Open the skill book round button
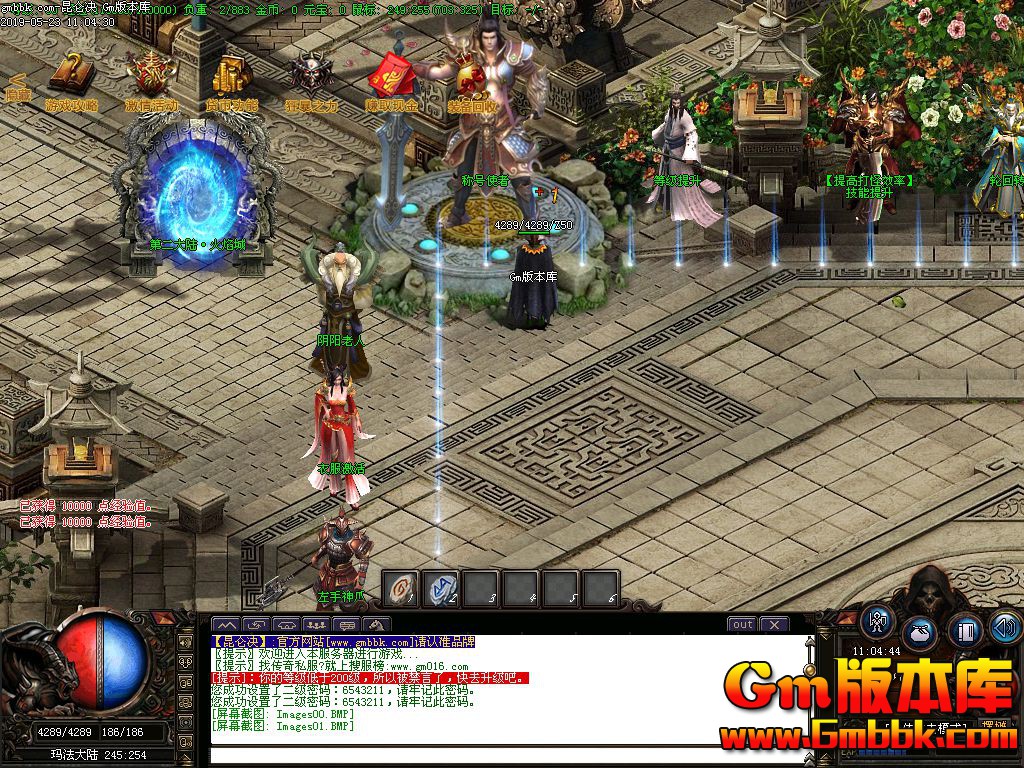Screen dimensions: 1024x768 coord(966,631)
